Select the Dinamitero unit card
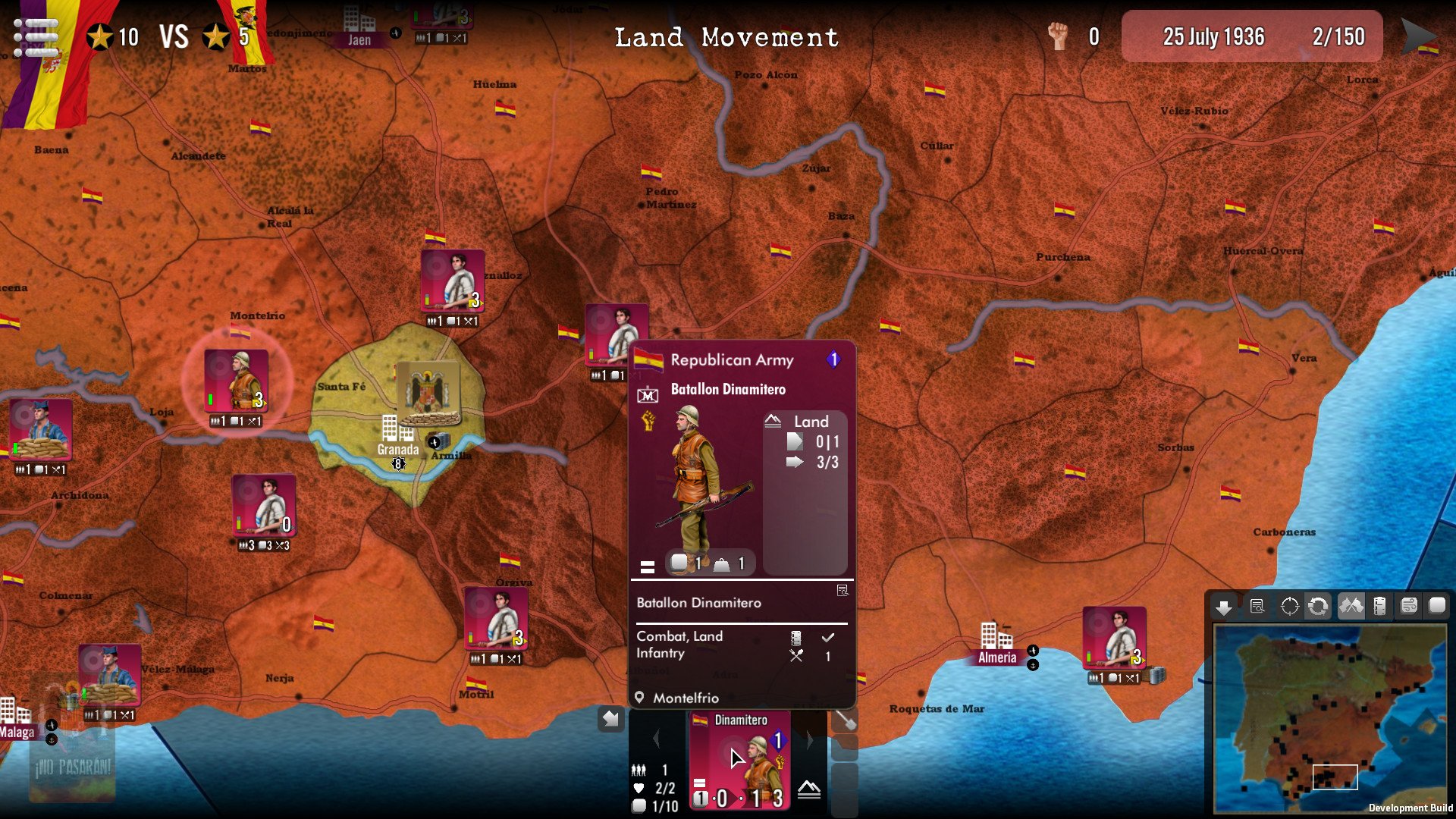The width and height of the screenshot is (1456, 819). (x=740, y=760)
